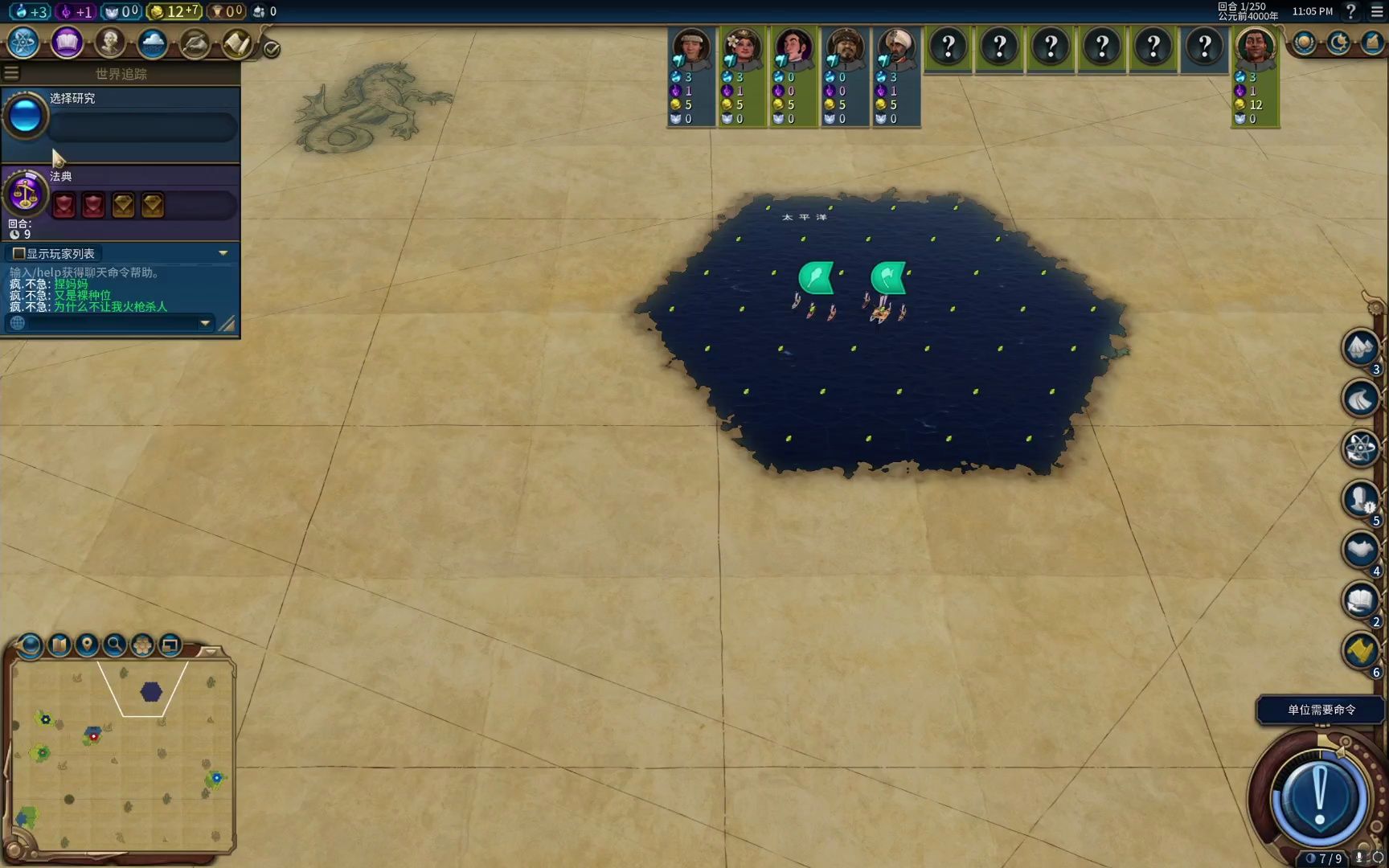This screenshot has width=1389, height=868.
Task: Collapse the minimap with the arrow tab
Action: [x=210, y=650]
